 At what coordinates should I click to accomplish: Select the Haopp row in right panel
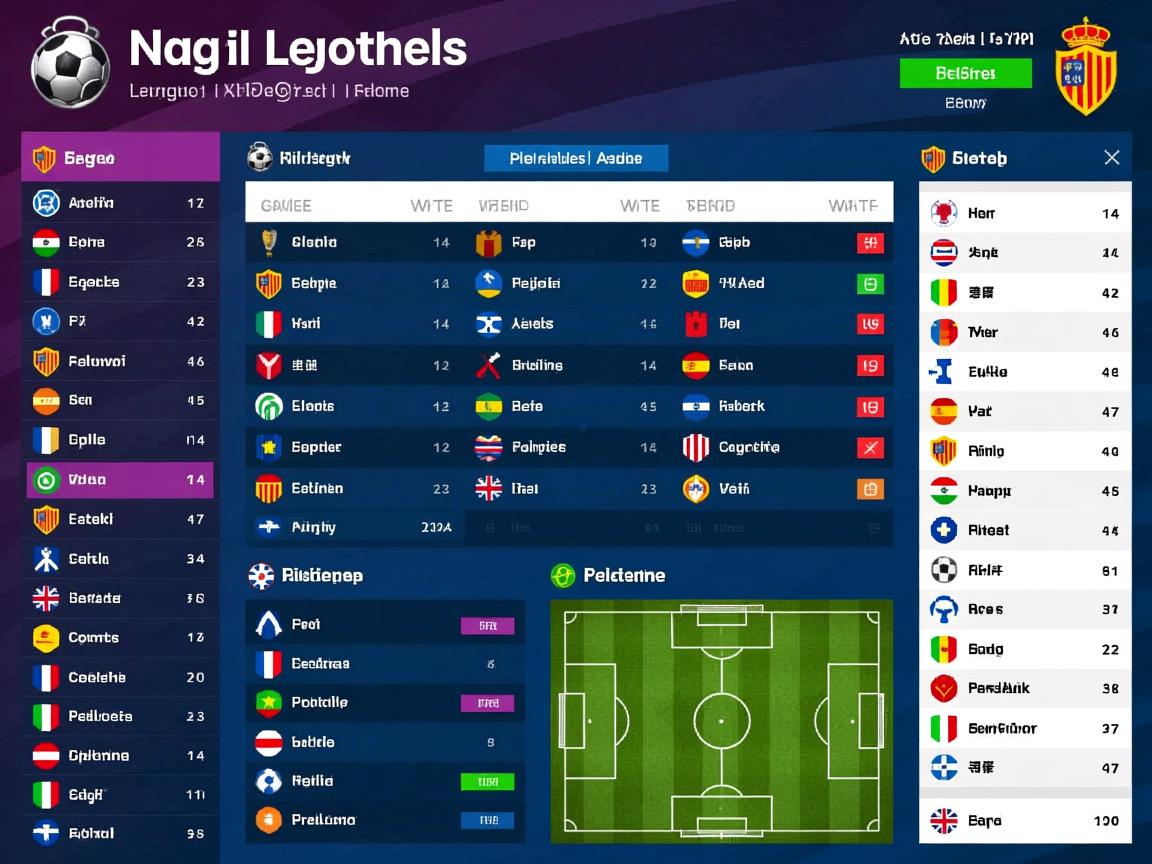(1025, 491)
